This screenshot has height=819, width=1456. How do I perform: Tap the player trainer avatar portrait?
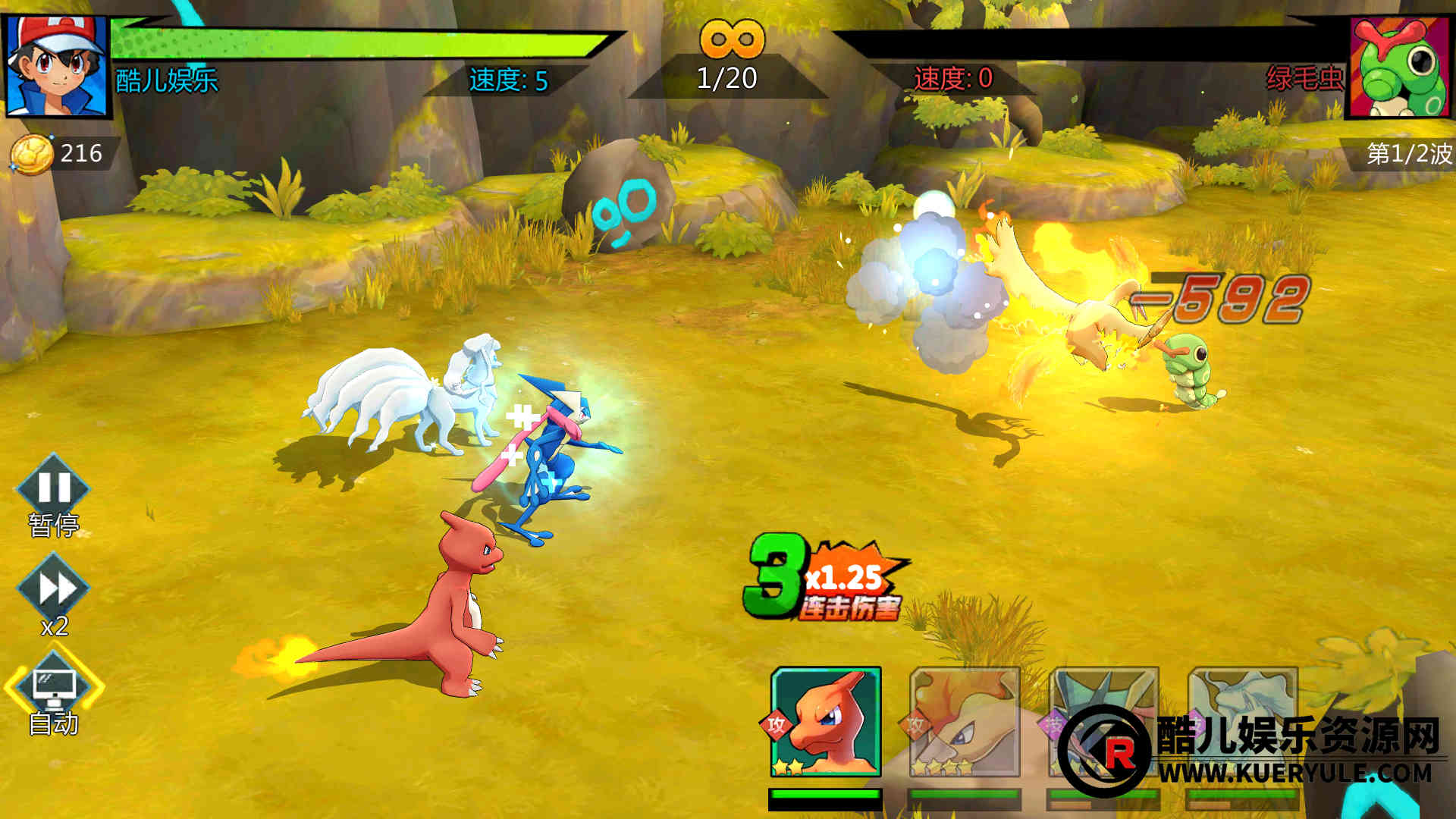57,66
